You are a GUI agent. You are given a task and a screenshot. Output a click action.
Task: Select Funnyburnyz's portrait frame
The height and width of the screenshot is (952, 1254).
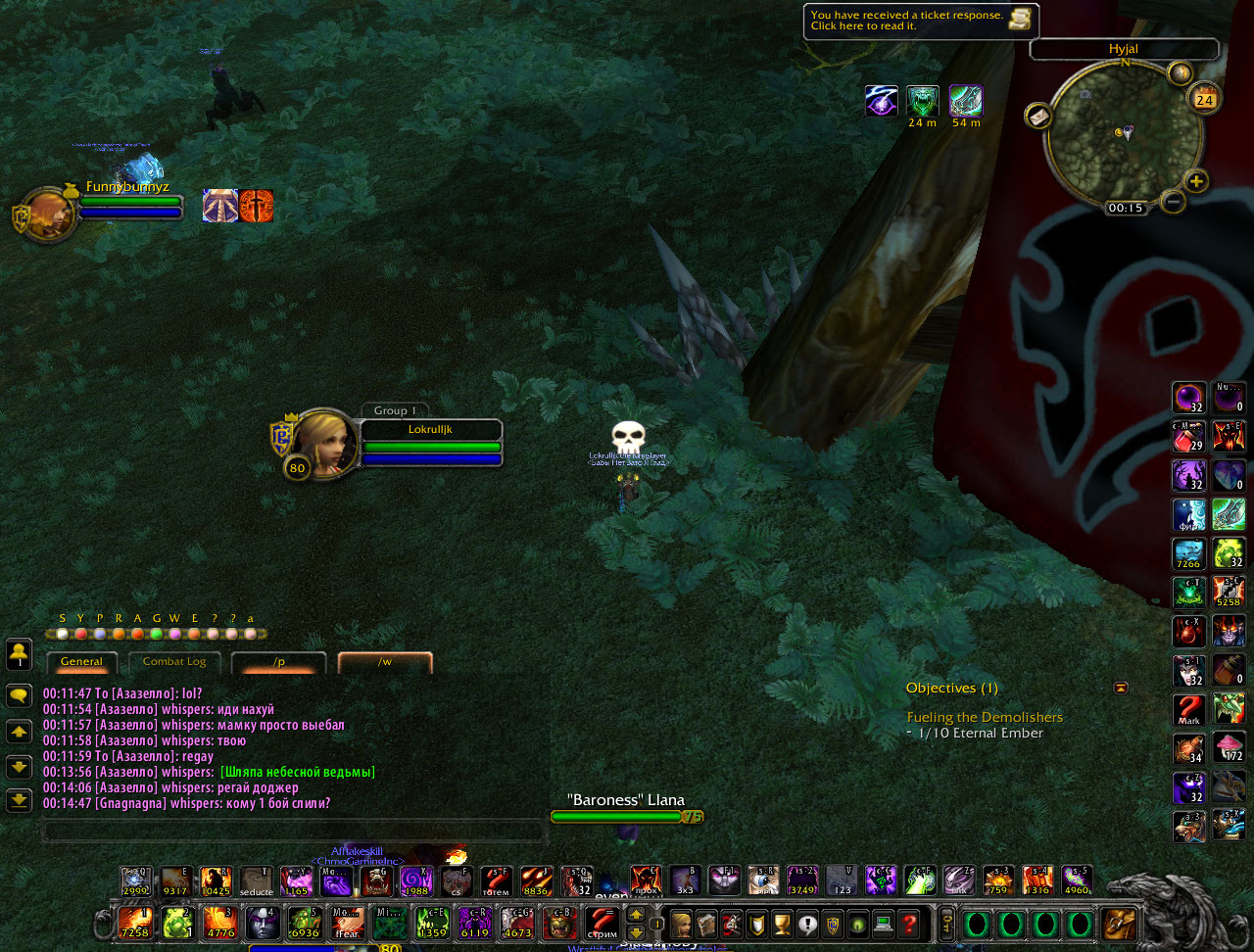46,214
